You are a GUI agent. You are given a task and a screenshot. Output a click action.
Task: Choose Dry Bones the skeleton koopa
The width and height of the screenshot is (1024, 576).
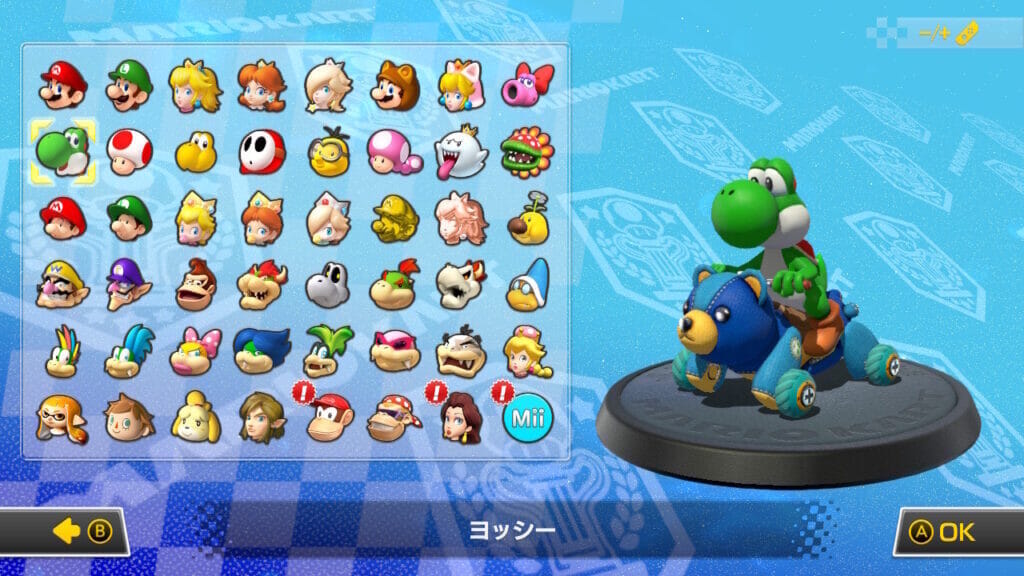pyautogui.click(x=328, y=286)
